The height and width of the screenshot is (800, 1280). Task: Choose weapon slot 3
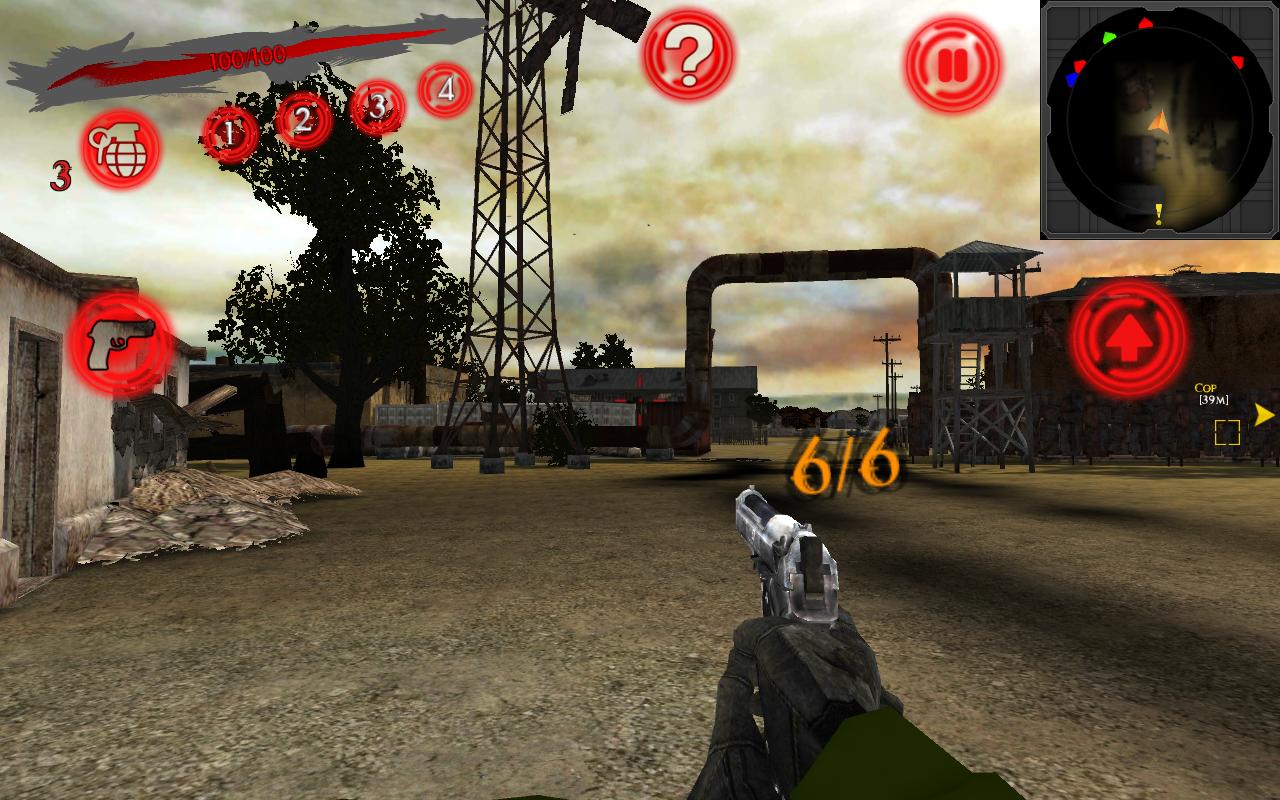(x=377, y=107)
